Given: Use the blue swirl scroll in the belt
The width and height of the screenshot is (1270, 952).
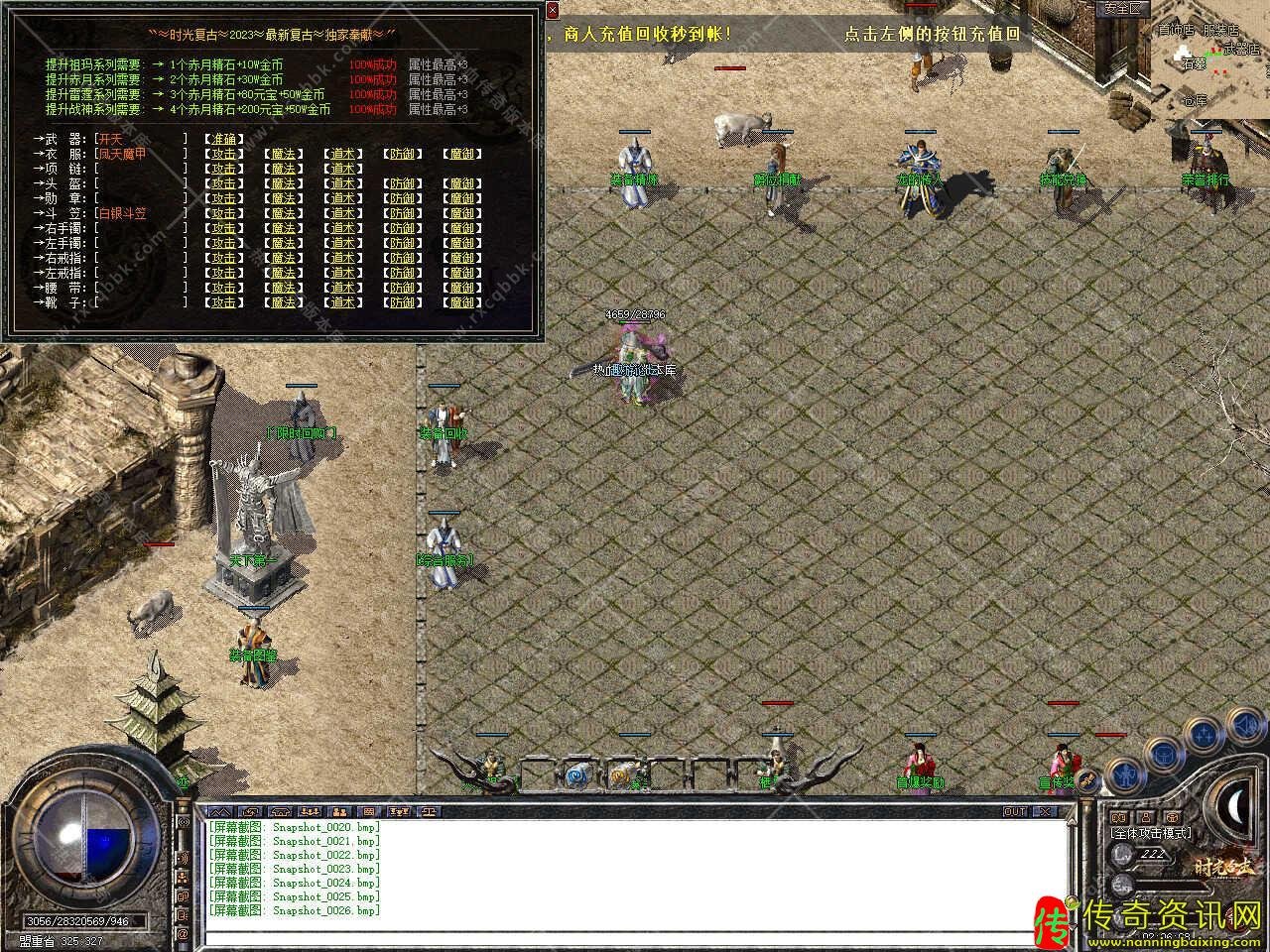Looking at the screenshot, I should coord(576,775).
